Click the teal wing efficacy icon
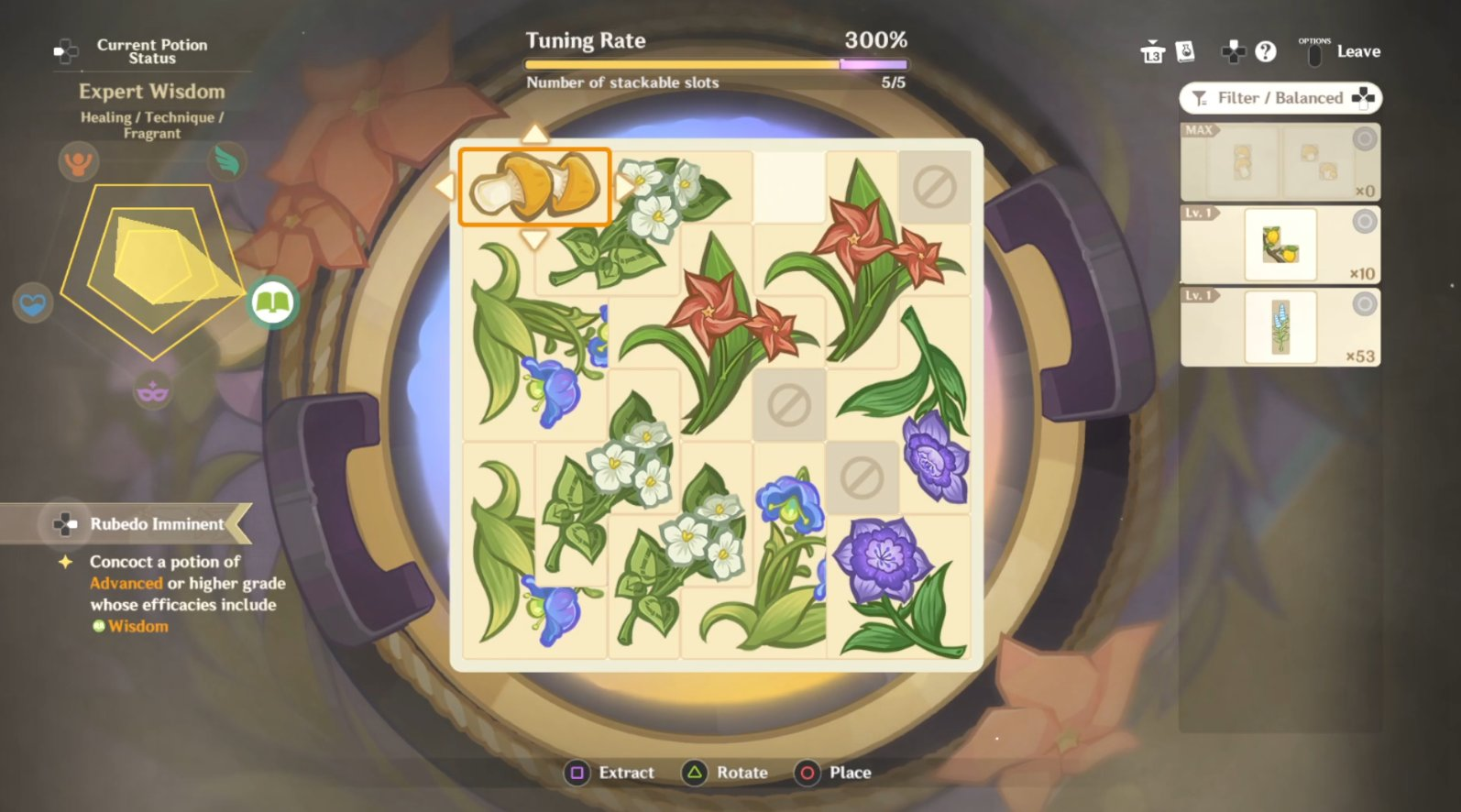 (226, 160)
